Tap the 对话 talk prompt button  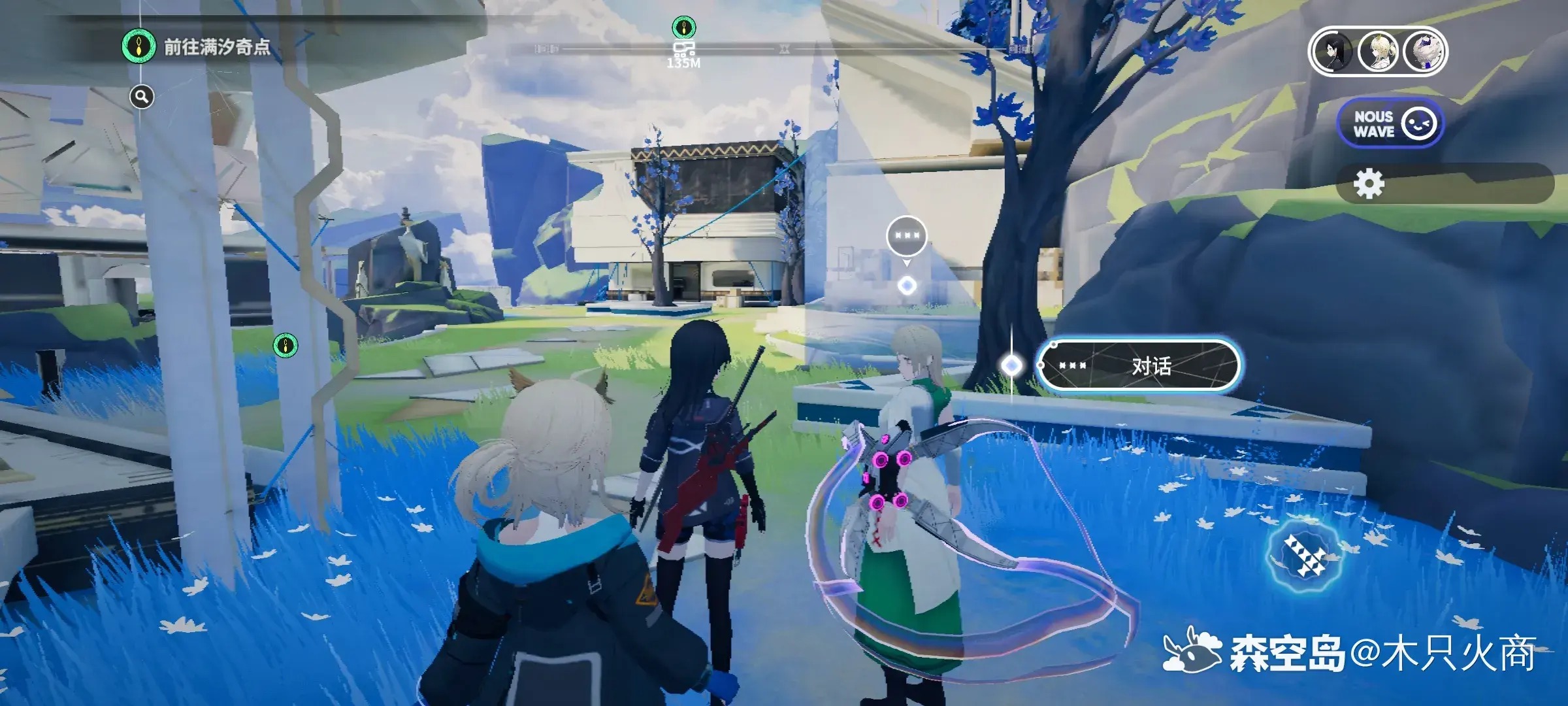click(1138, 366)
